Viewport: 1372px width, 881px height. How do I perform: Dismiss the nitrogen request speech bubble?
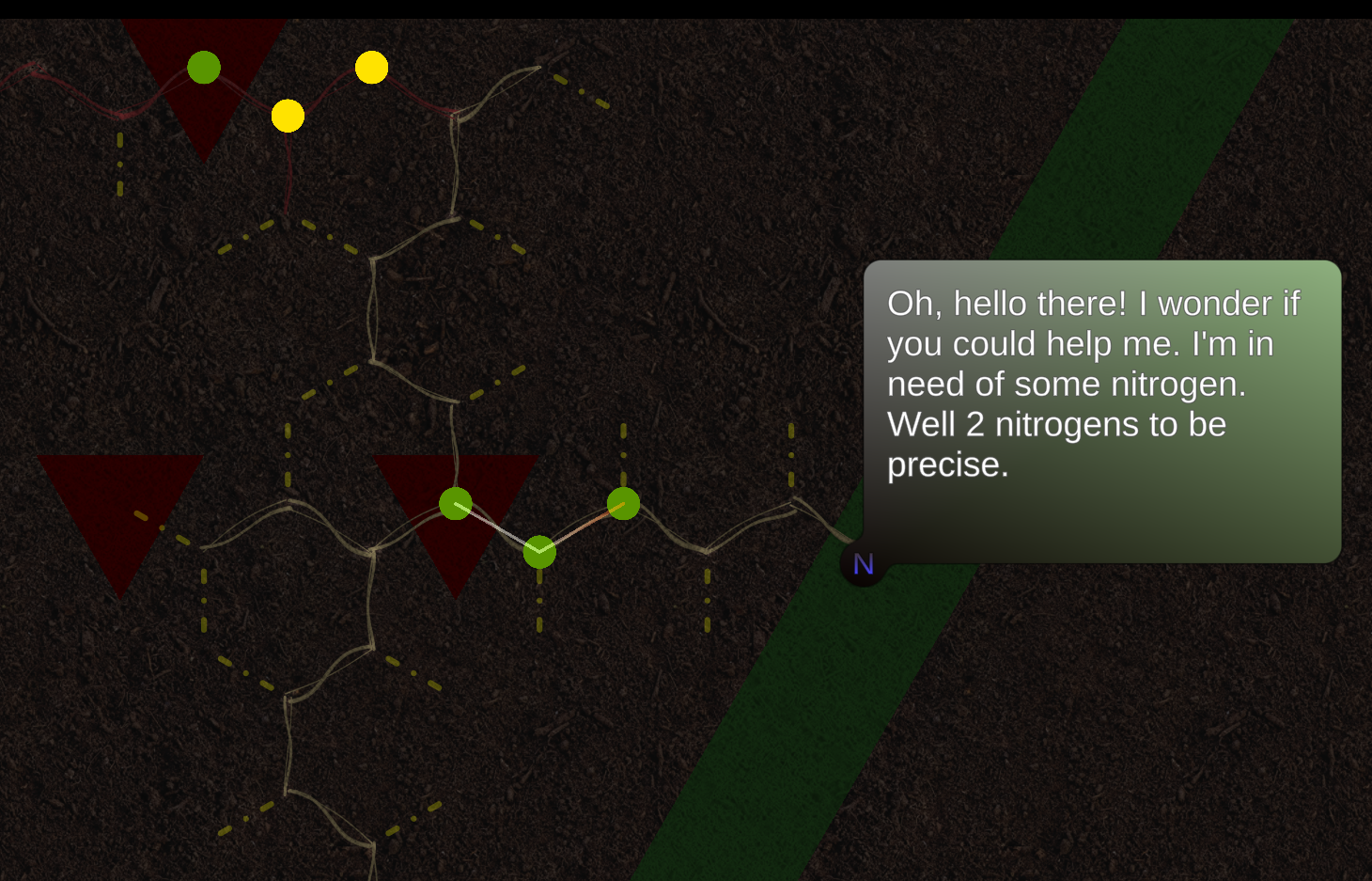1101,412
